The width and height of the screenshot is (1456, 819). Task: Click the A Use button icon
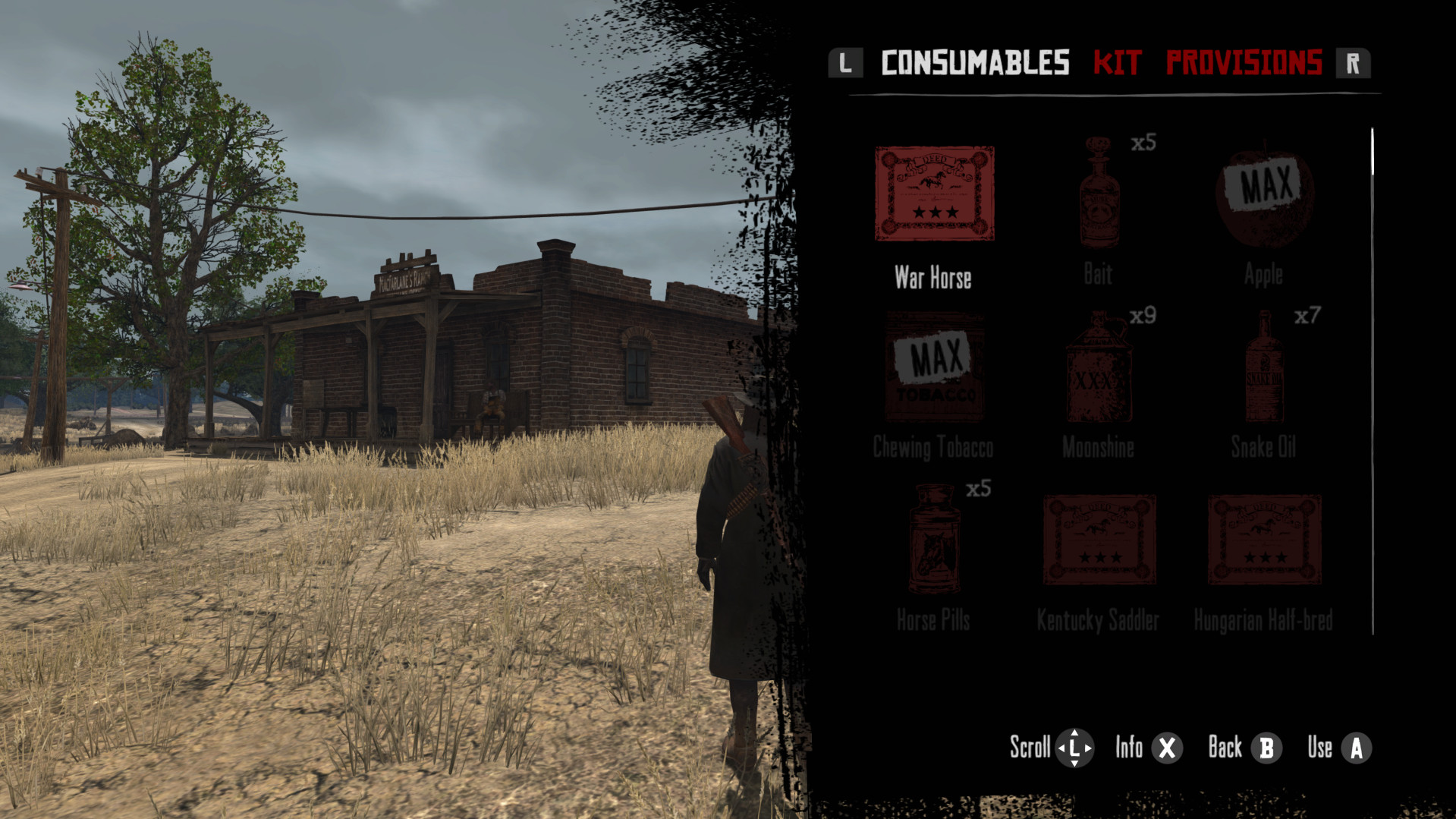pos(1357,748)
